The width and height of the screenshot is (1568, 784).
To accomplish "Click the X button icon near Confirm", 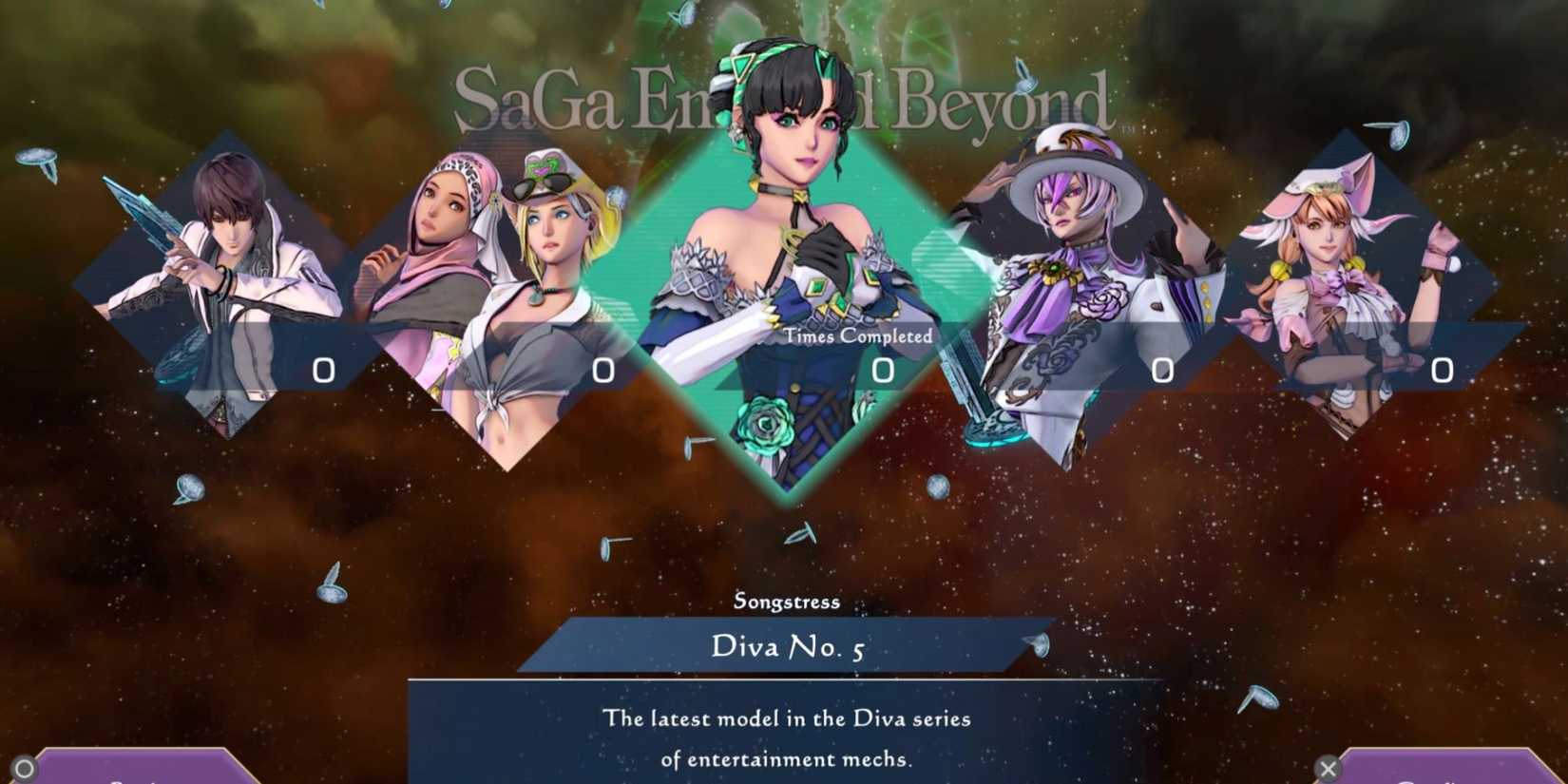I will point(1329,766).
